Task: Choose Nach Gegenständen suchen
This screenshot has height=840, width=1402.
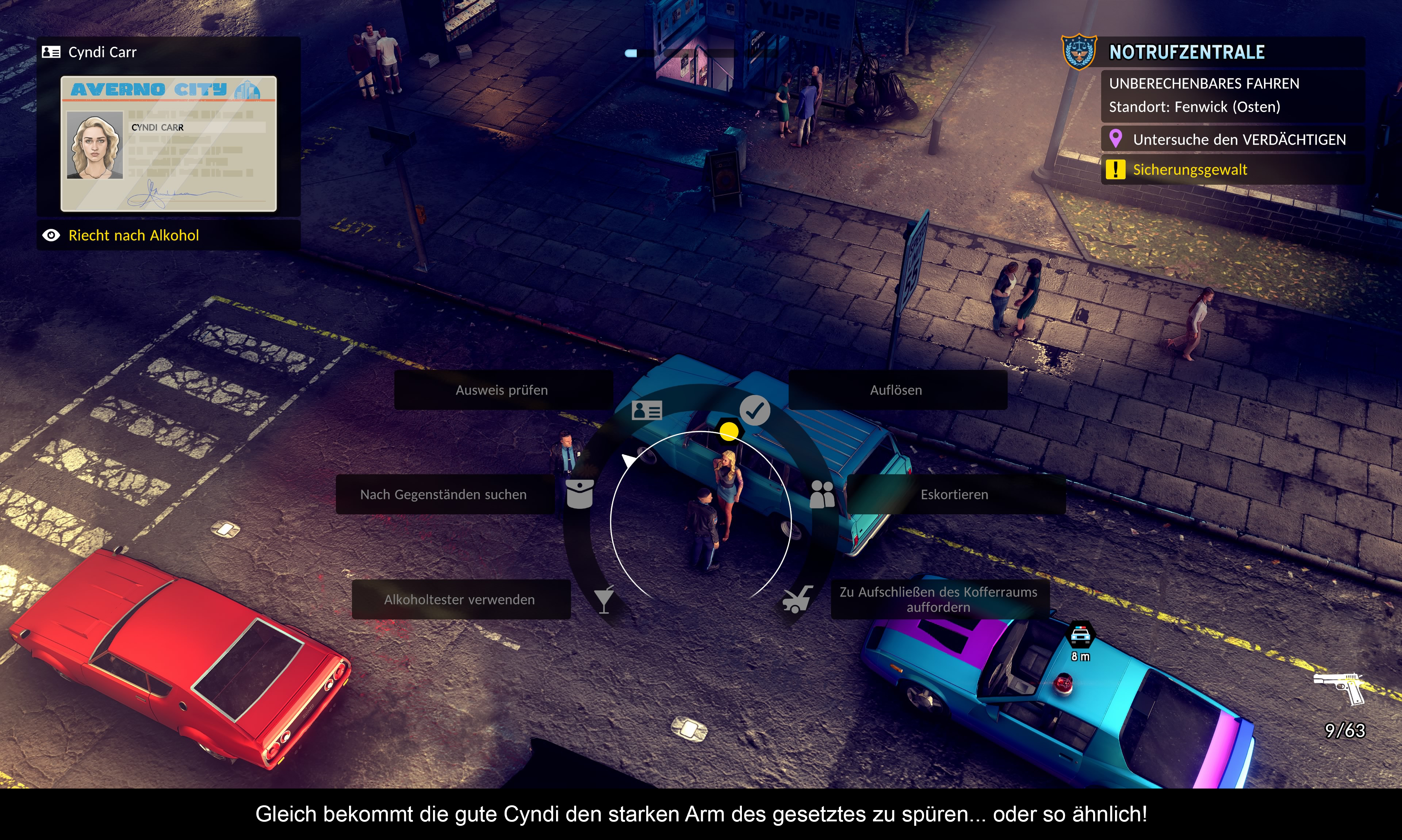Action: [x=444, y=494]
